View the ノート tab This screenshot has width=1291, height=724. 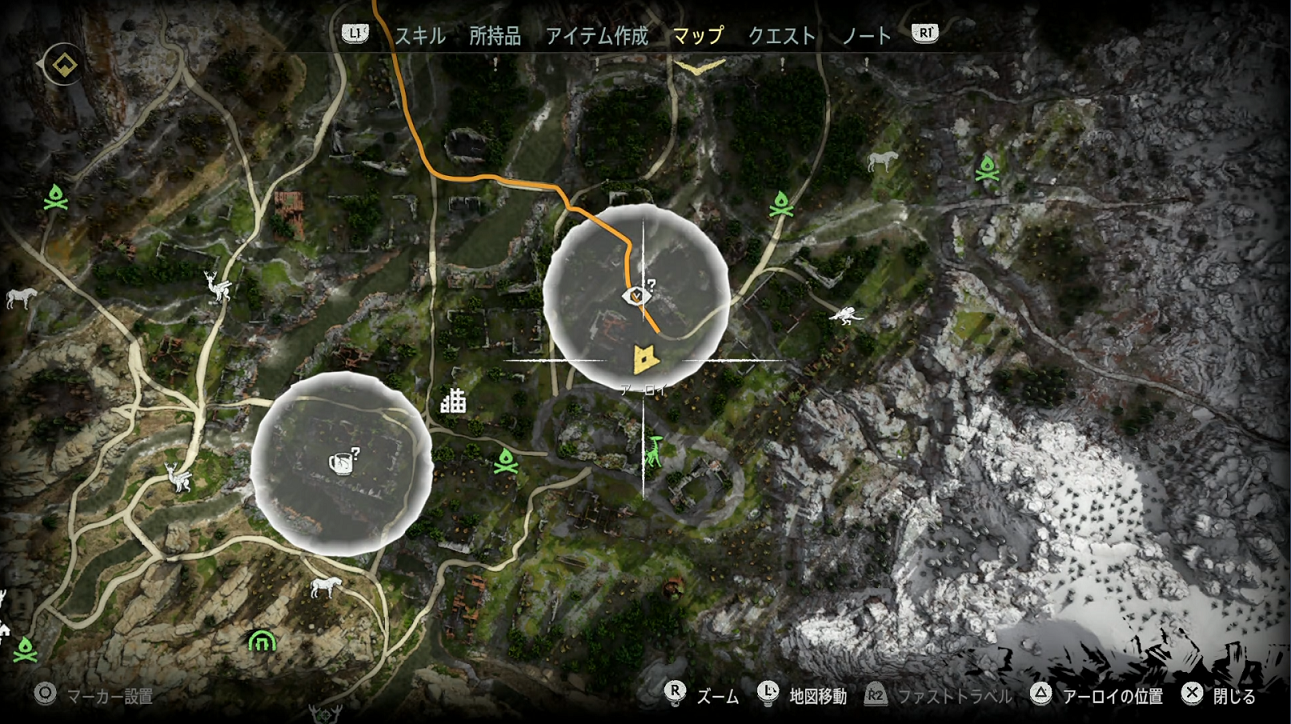click(x=866, y=35)
